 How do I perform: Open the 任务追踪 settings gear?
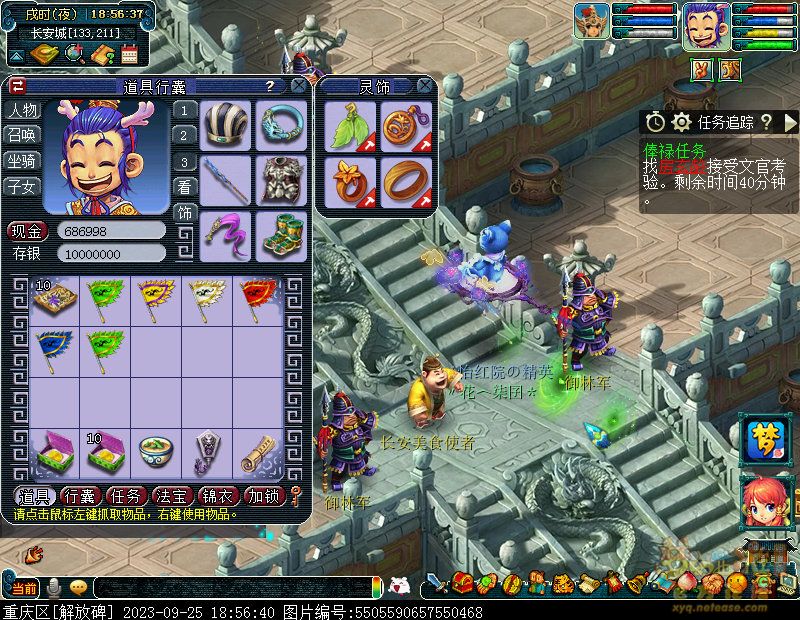[682, 122]
